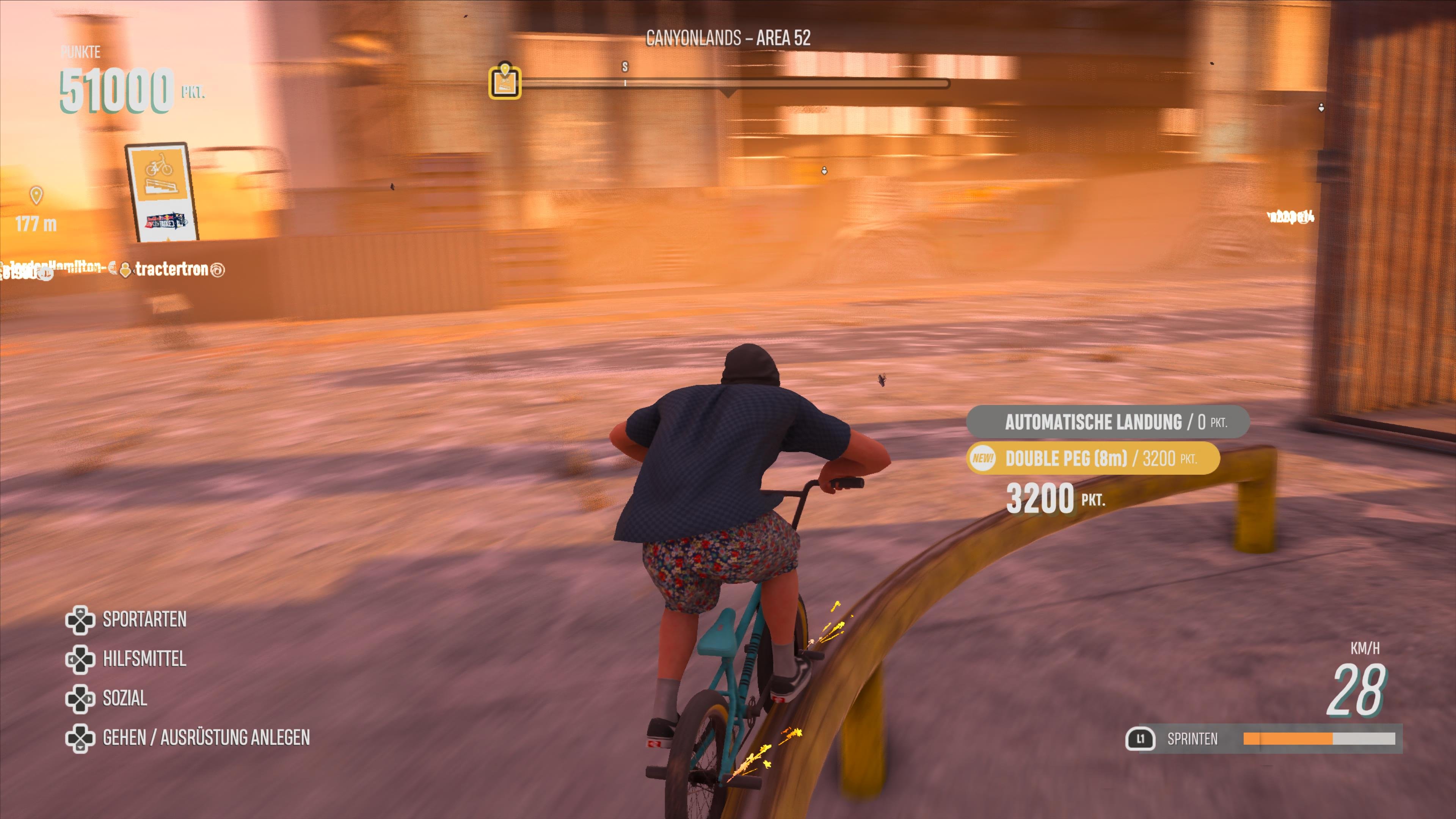This screenshot has width=1456, height=819.
Task: Expand the Double Peg trick banner
Action: pos(1091,459)
